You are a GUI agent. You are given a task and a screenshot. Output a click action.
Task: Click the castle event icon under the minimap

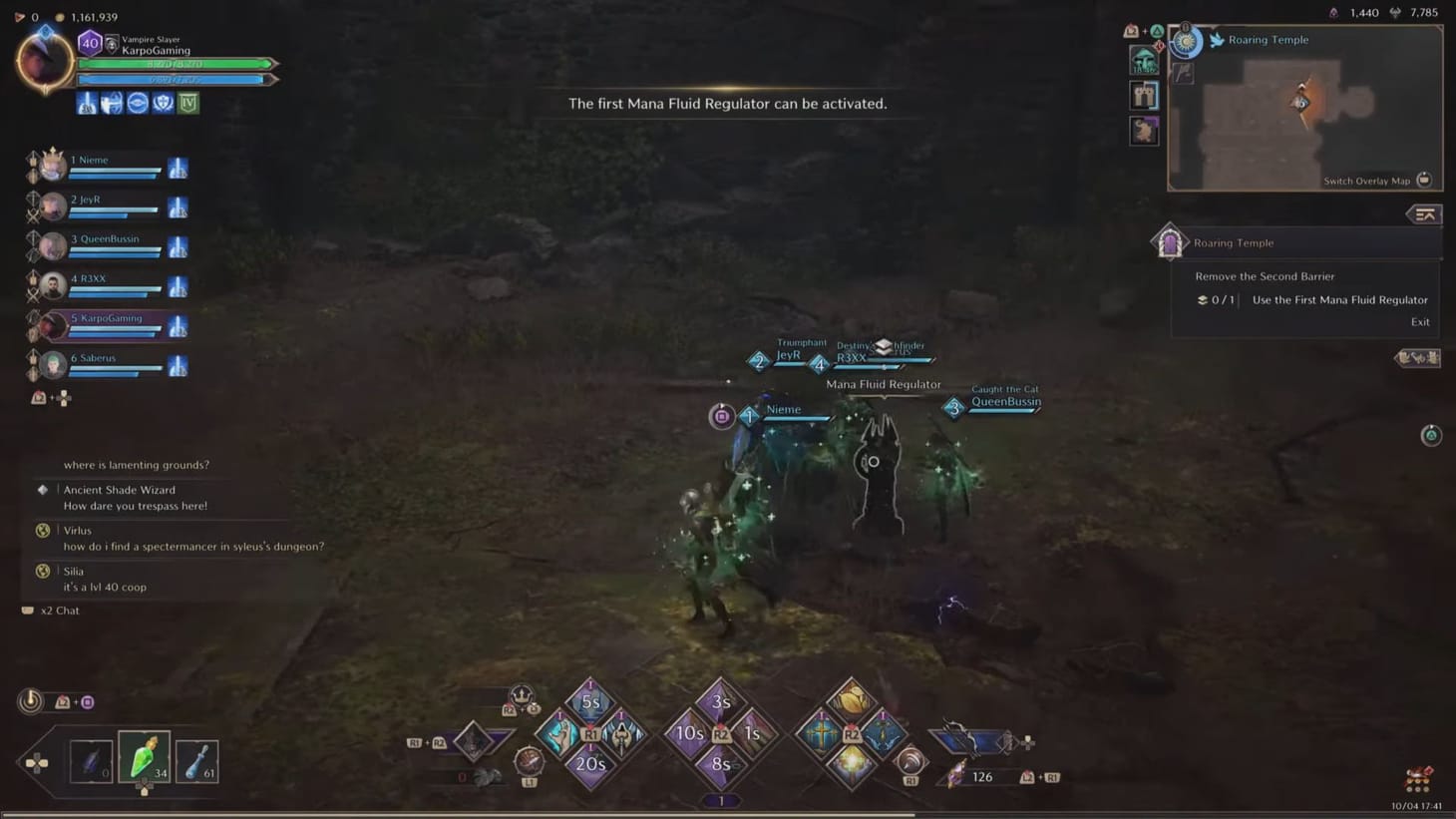click(1144, 95)
